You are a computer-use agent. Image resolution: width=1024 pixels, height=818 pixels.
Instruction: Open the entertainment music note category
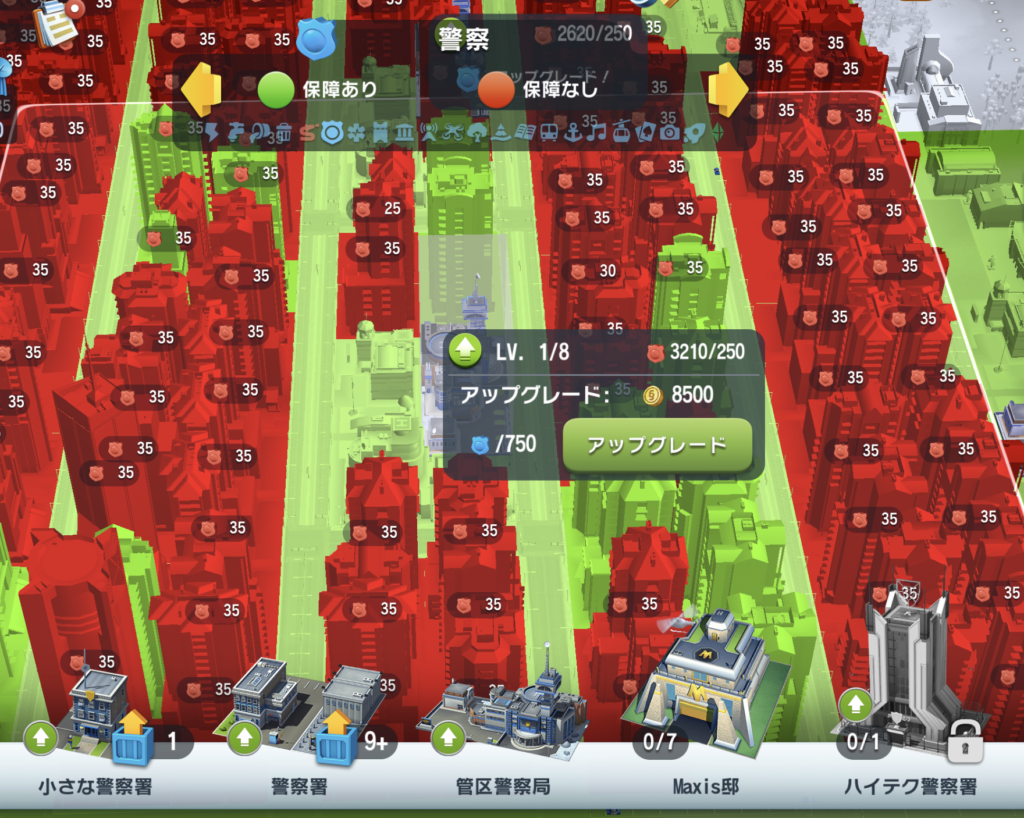click(x=597, y=131)
